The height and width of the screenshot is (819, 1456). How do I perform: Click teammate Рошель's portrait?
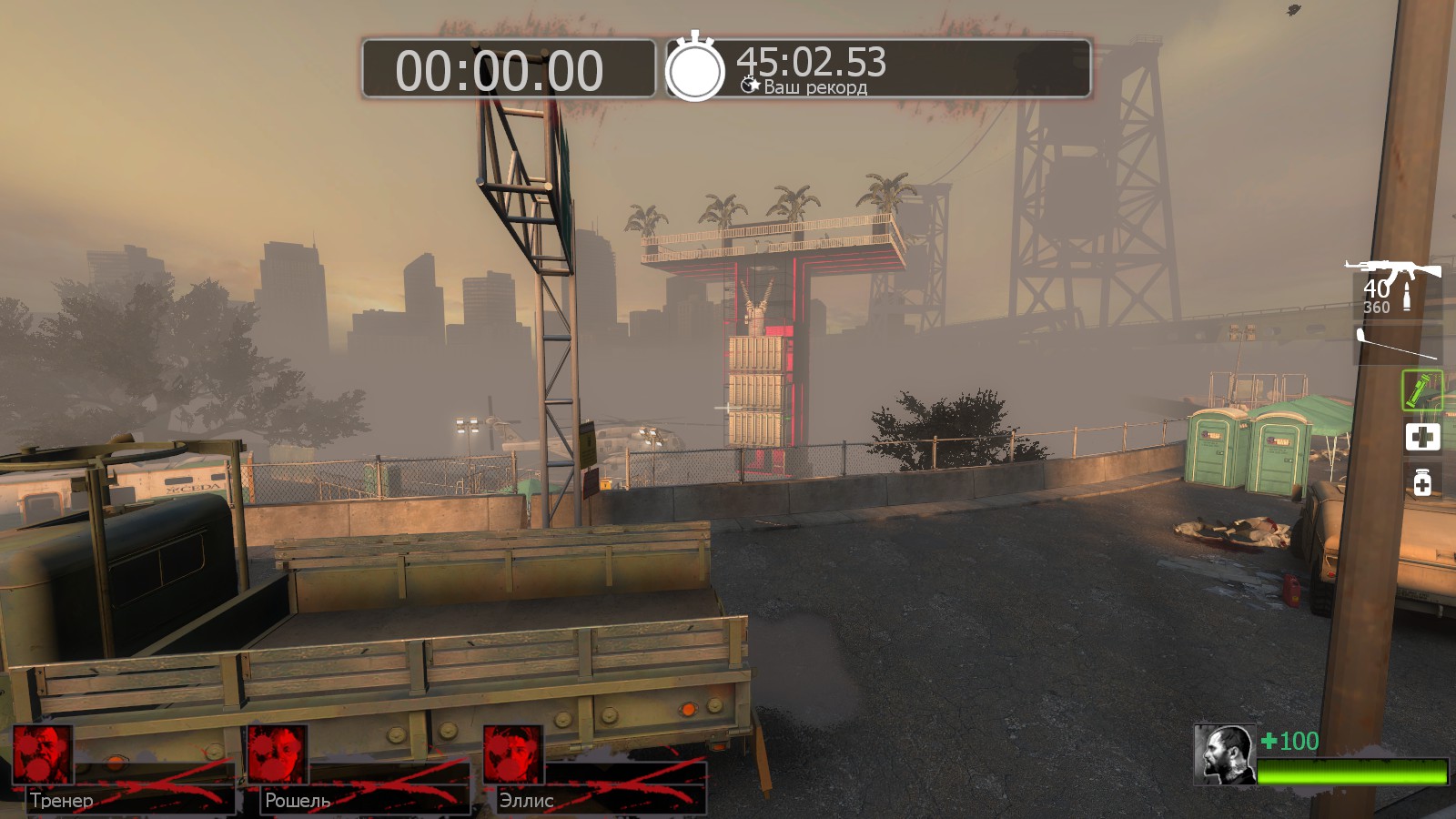coord(277,754)
